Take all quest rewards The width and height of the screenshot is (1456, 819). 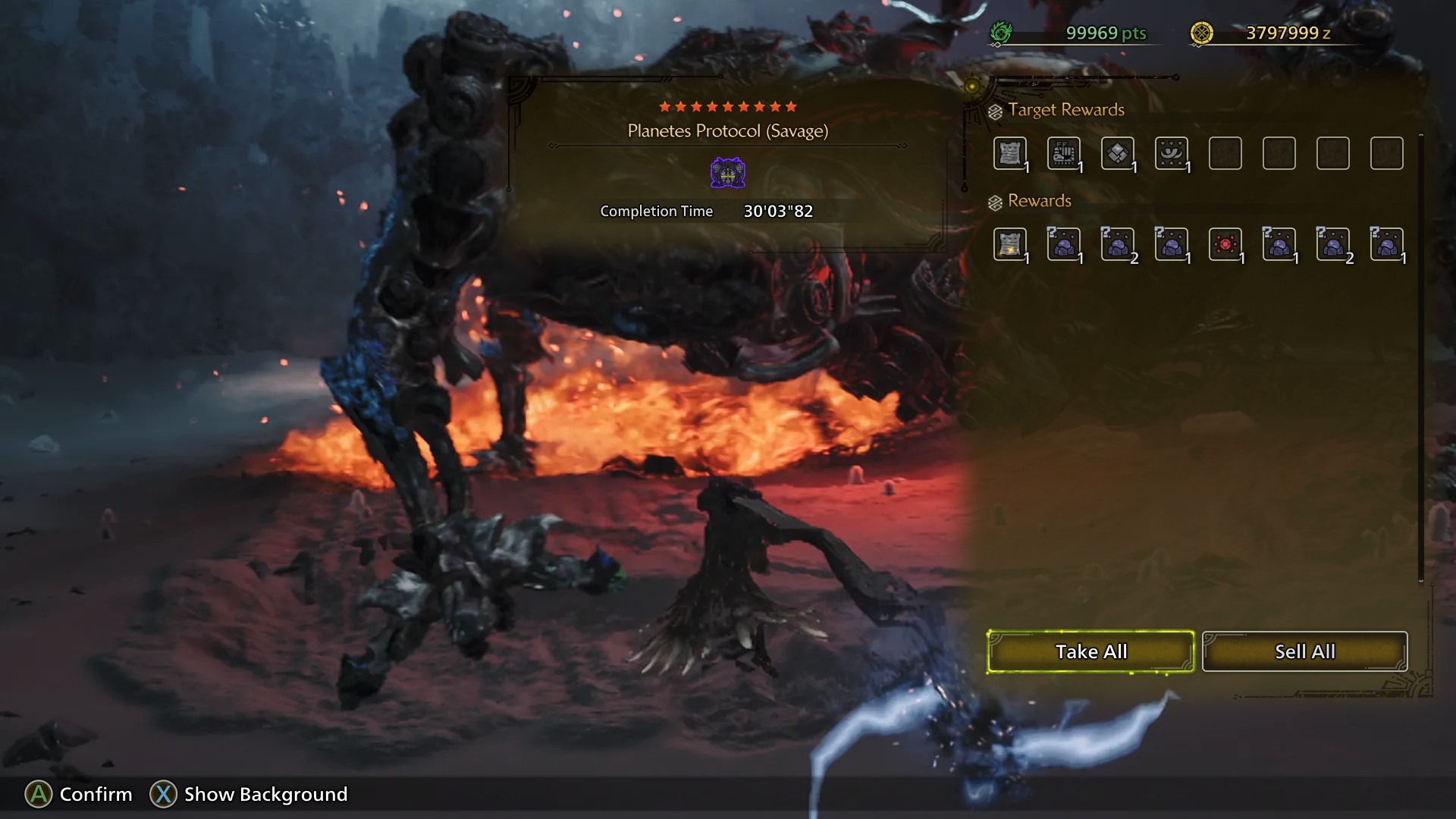tap(1090, 651)
